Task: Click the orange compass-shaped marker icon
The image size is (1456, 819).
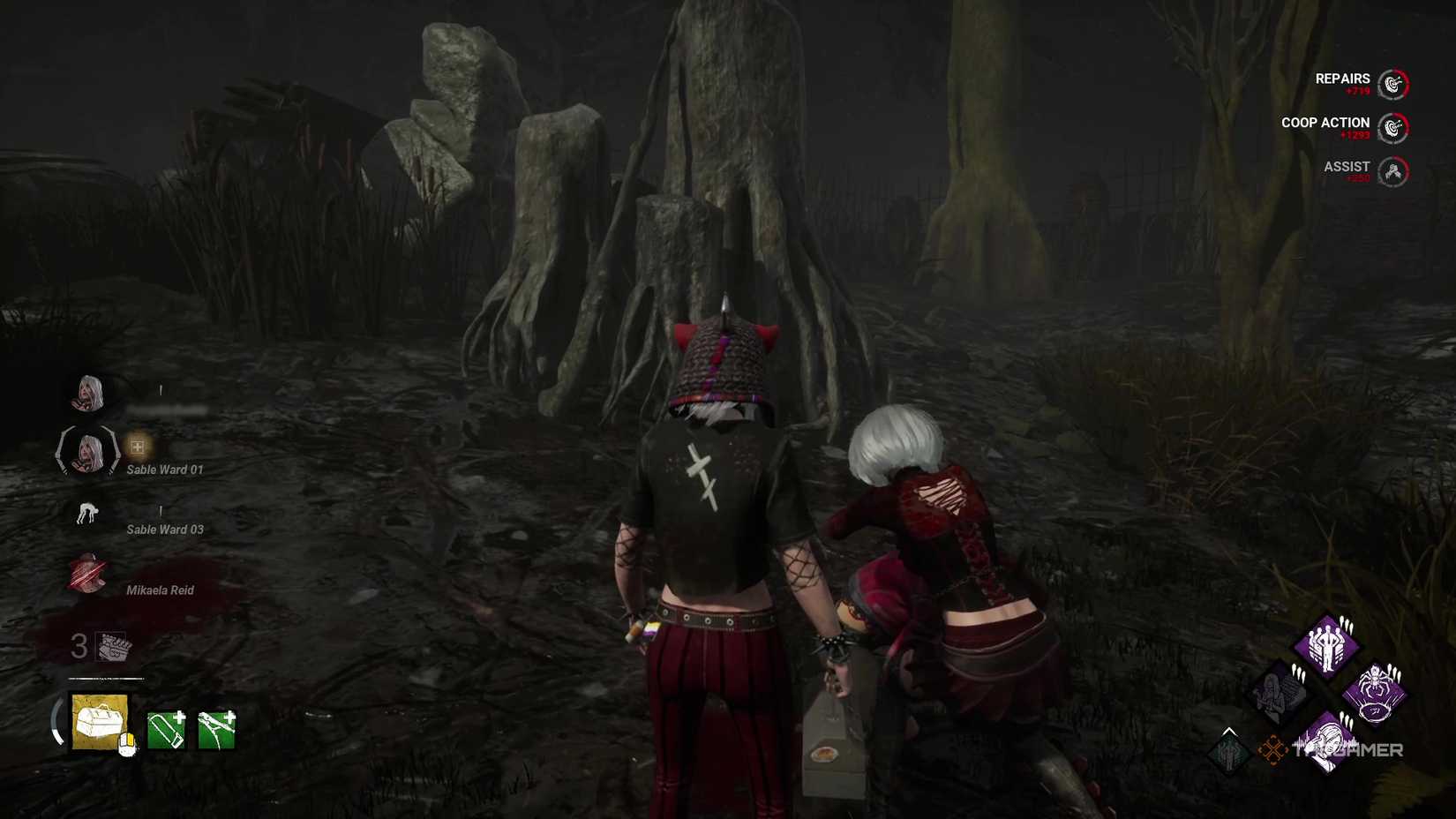Action: point(1272,749)
